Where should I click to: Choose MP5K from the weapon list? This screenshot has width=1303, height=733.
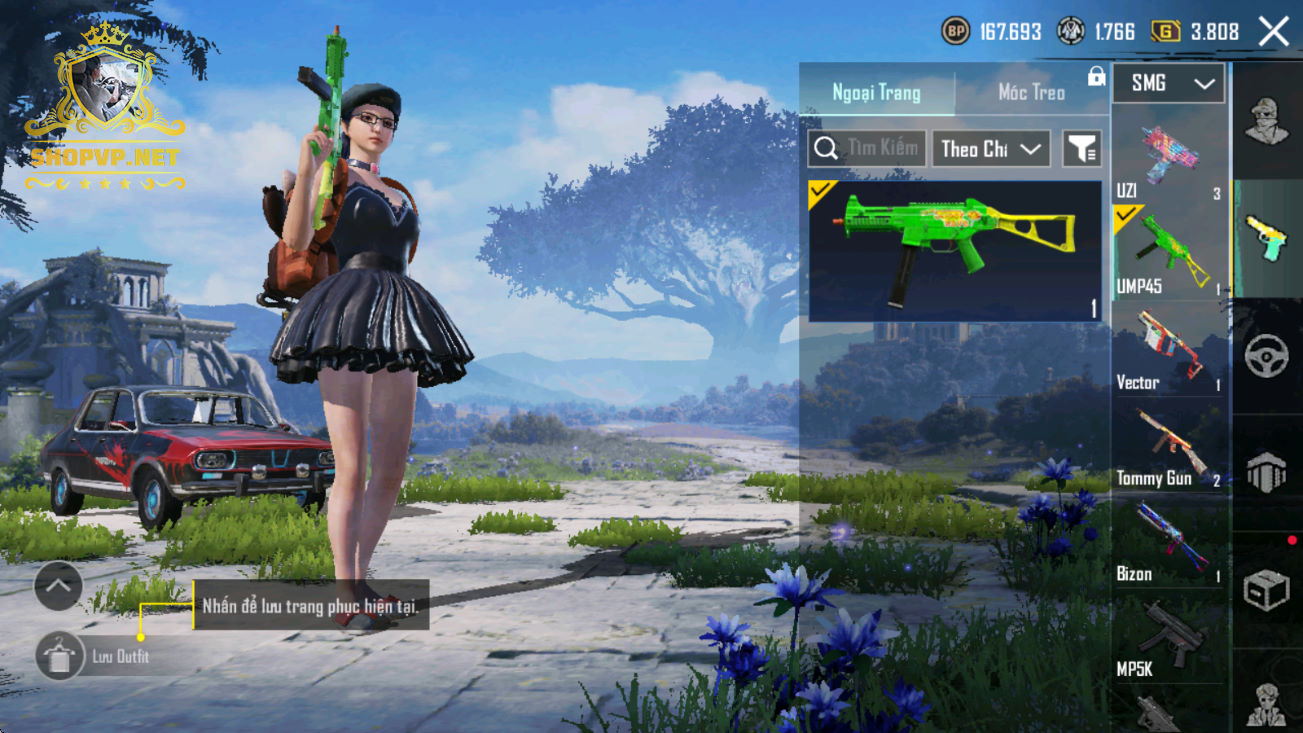tap(1167, 638)
